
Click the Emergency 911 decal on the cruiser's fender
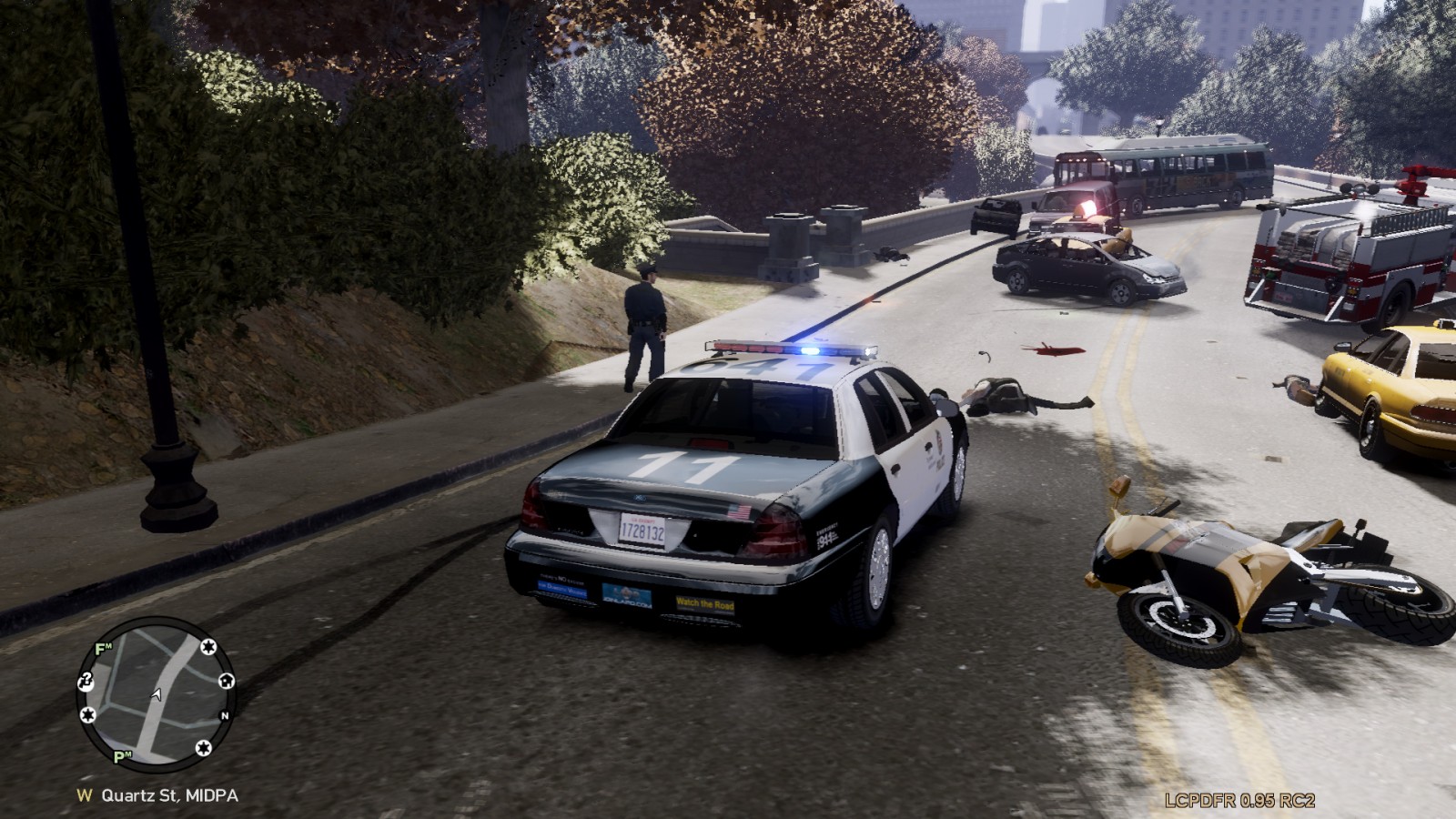tap(827, 534)
